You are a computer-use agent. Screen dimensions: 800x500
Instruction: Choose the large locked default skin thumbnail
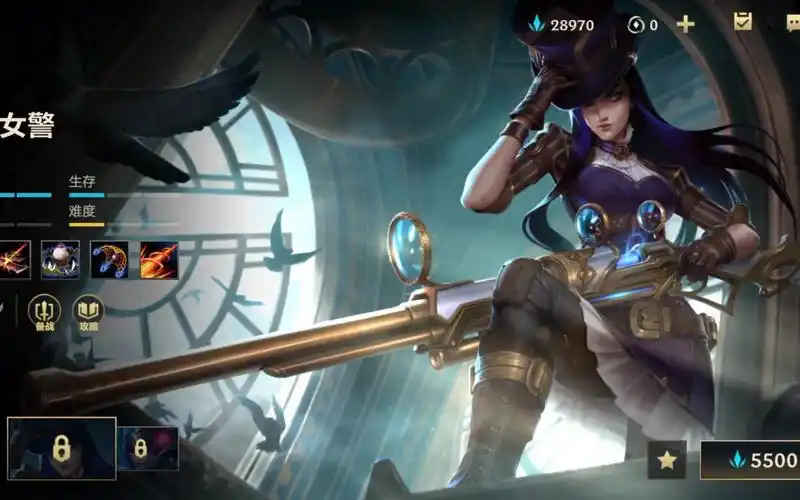[61, 449]
